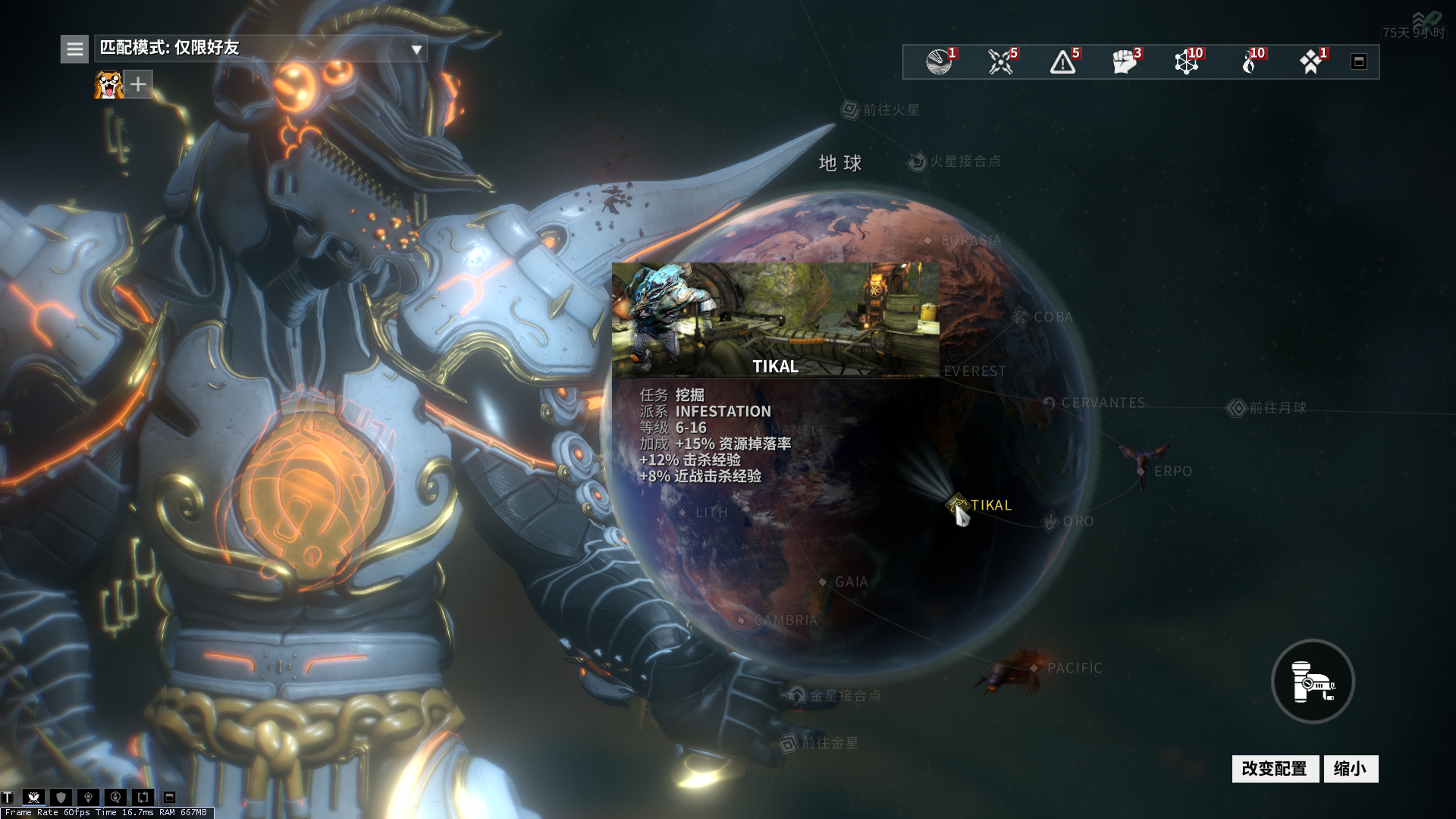The height and width of the screenshot is (819, 1456).
Task: Click the Lotus icon in the taskbar
Action: [x=33, y=797]
